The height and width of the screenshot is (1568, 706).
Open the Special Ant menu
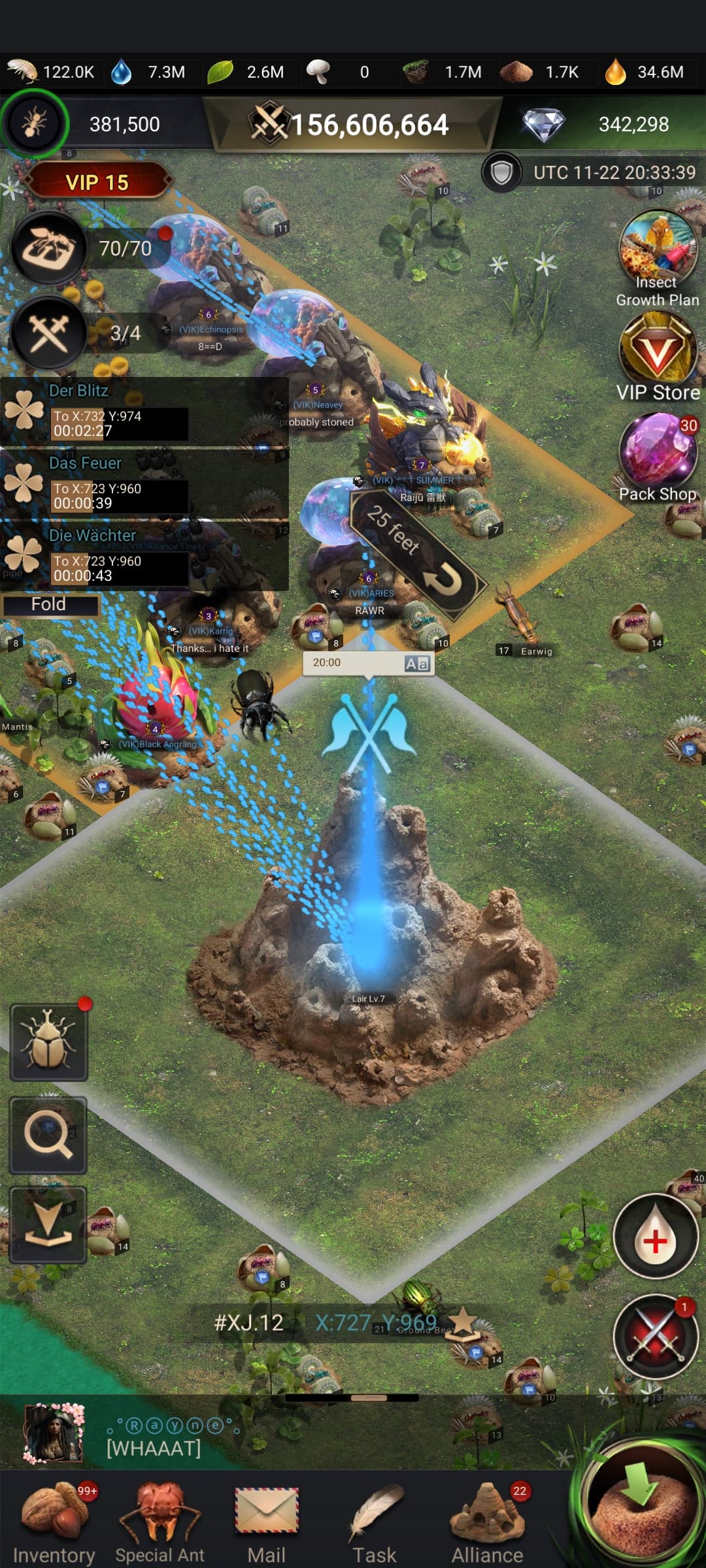[160, 1522]
